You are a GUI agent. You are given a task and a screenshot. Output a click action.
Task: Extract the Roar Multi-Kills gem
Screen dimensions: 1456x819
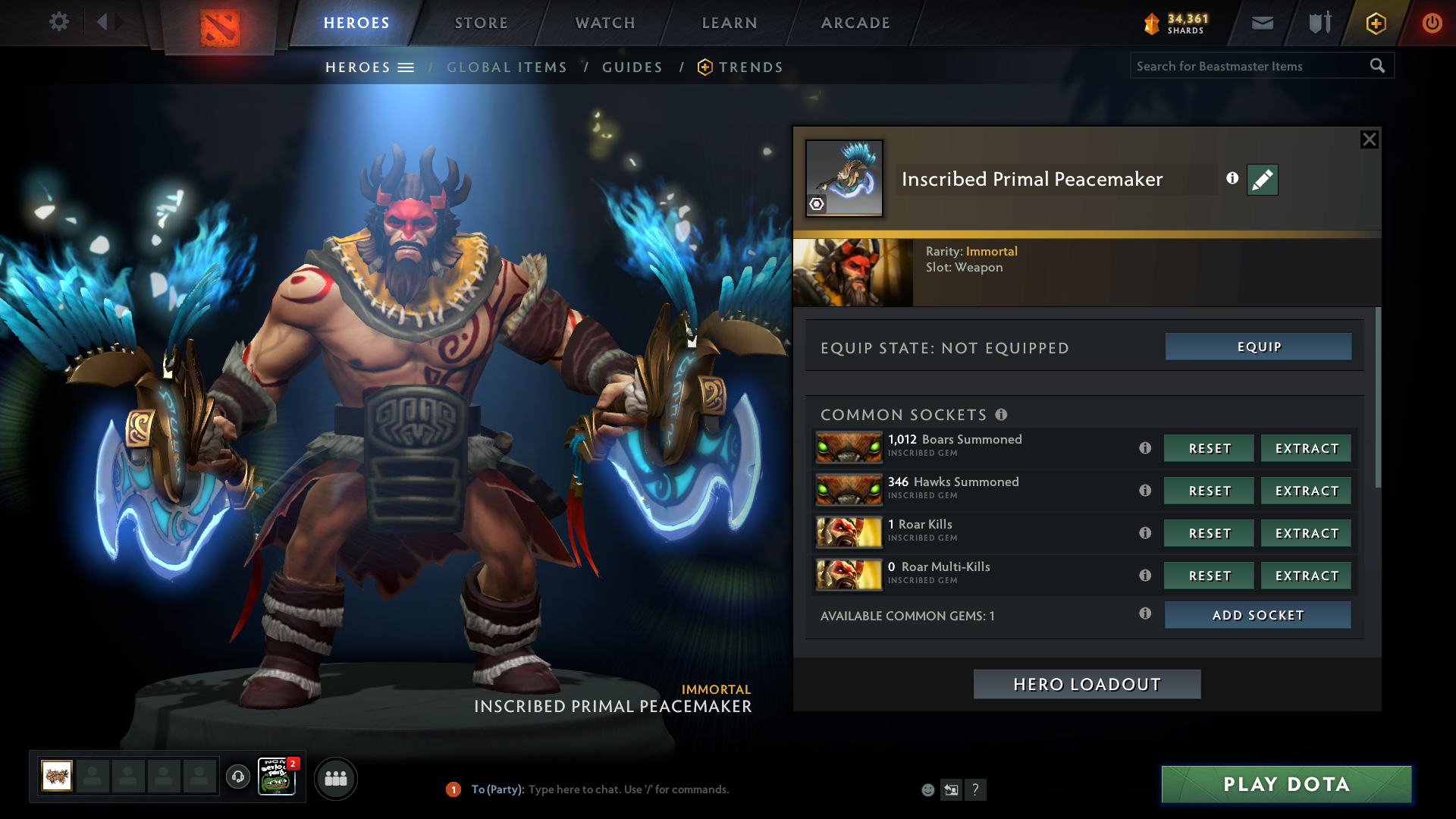tap(1306, 576)
